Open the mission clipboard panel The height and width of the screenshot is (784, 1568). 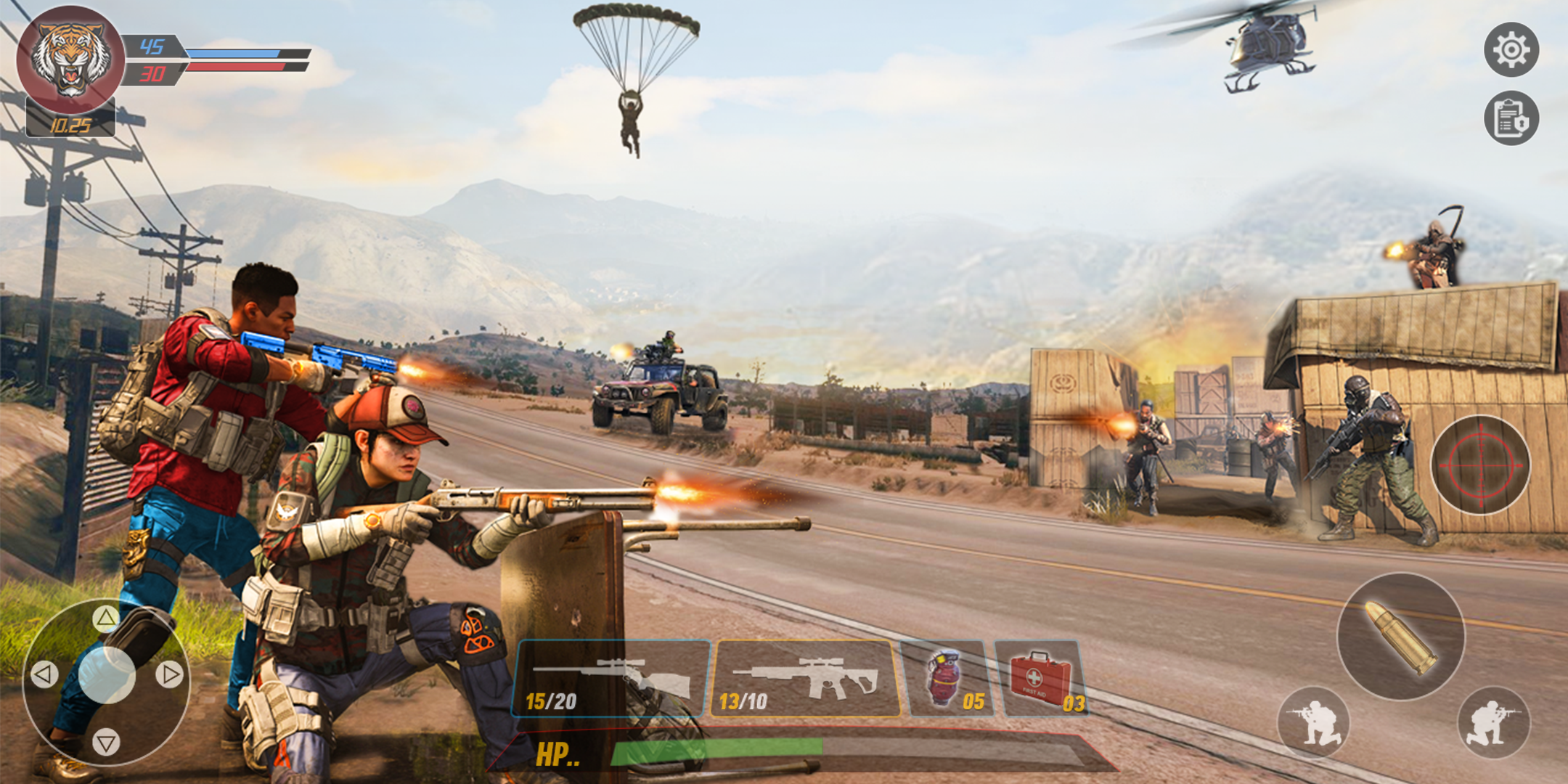(x=1511, y=118)
